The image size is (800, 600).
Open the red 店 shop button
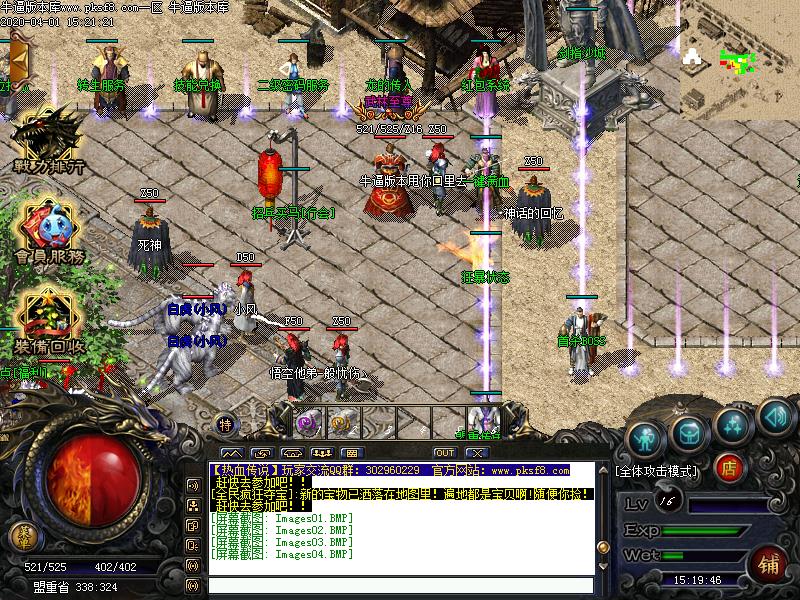pos(730,466)
